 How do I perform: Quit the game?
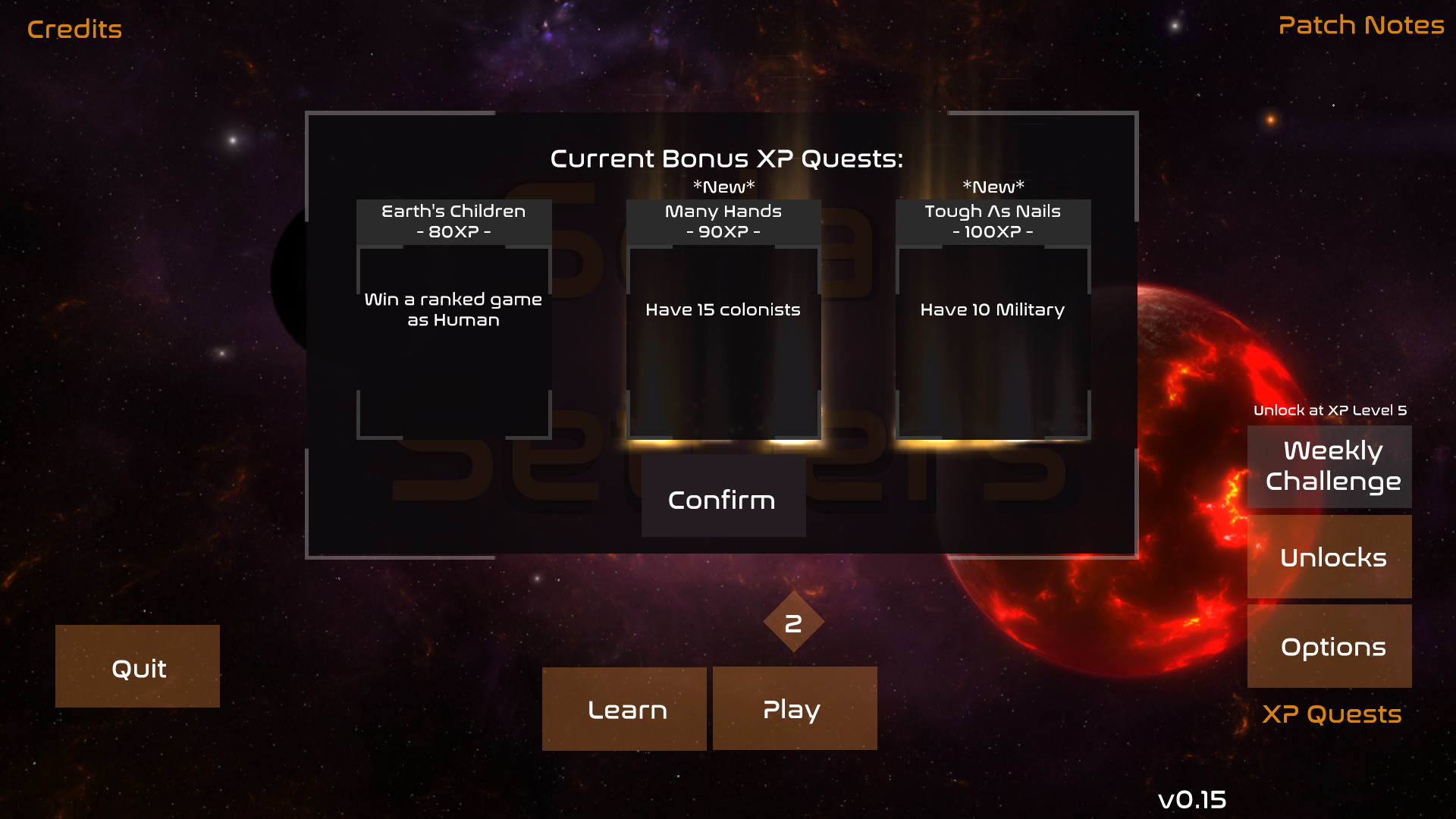coord(137,667)
